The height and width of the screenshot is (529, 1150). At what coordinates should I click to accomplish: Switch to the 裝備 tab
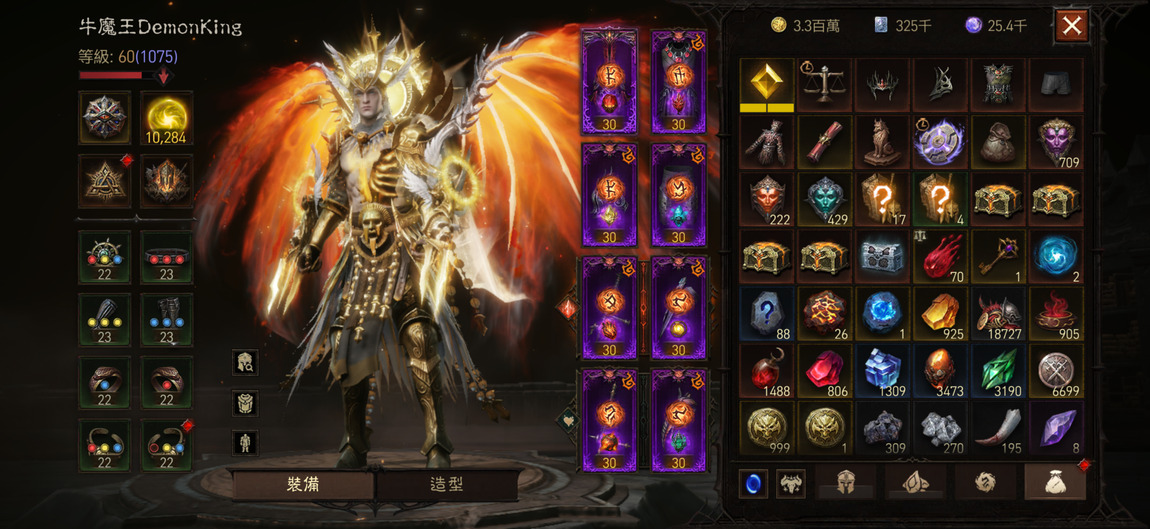303,484
